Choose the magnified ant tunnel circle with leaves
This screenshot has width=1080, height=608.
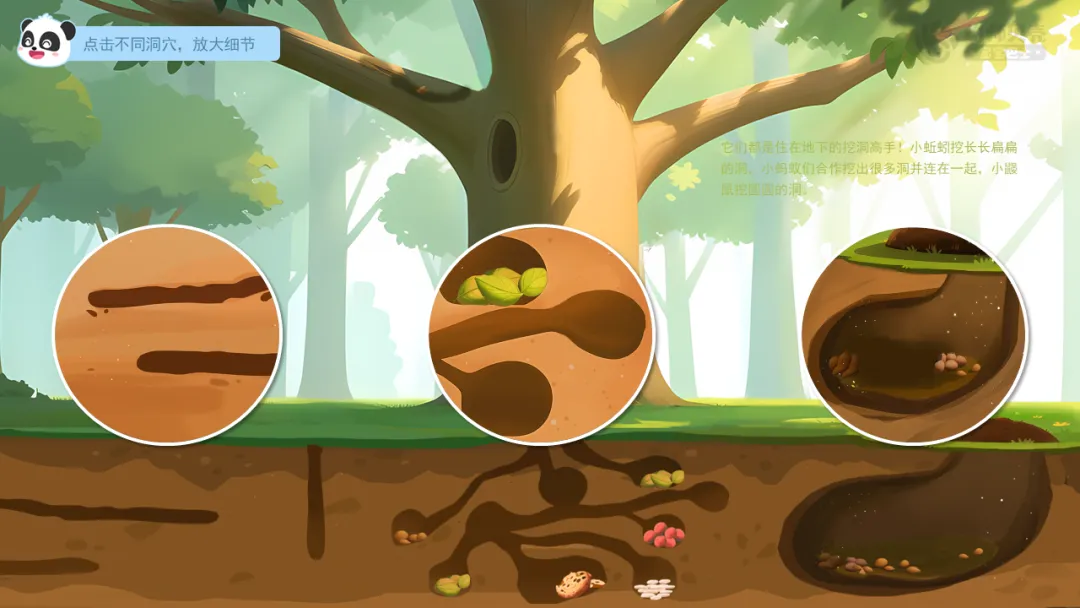coord(541,334)
